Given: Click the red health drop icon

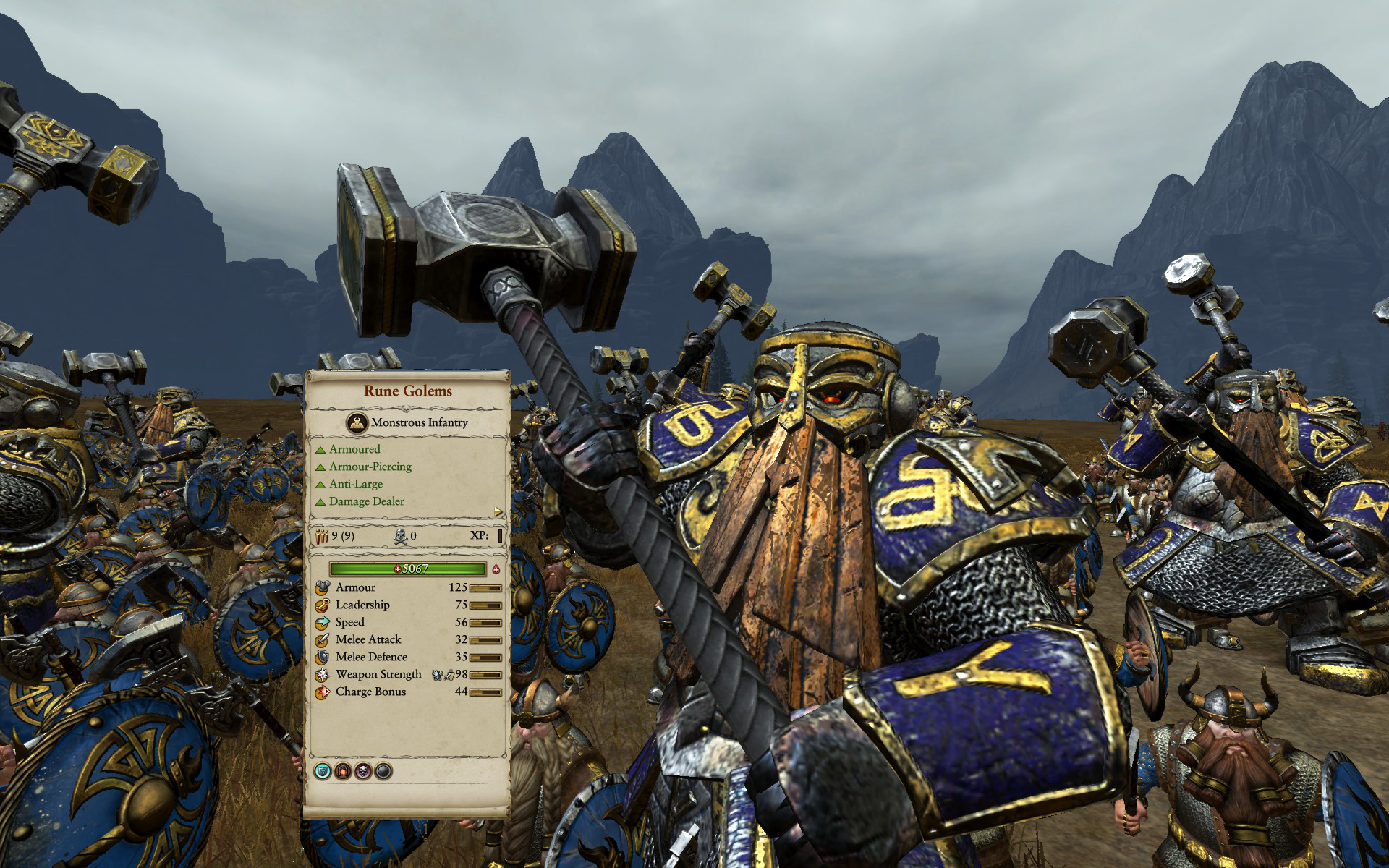Looking at the screenshot, I should (x=496, y=569).
